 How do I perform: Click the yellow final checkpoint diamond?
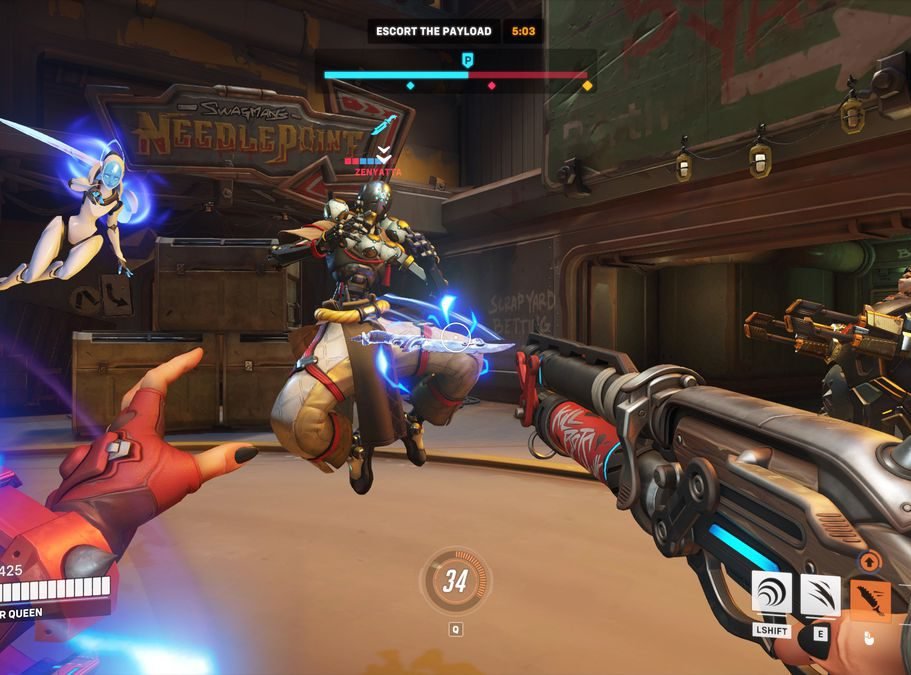click(x=587, y=86)
